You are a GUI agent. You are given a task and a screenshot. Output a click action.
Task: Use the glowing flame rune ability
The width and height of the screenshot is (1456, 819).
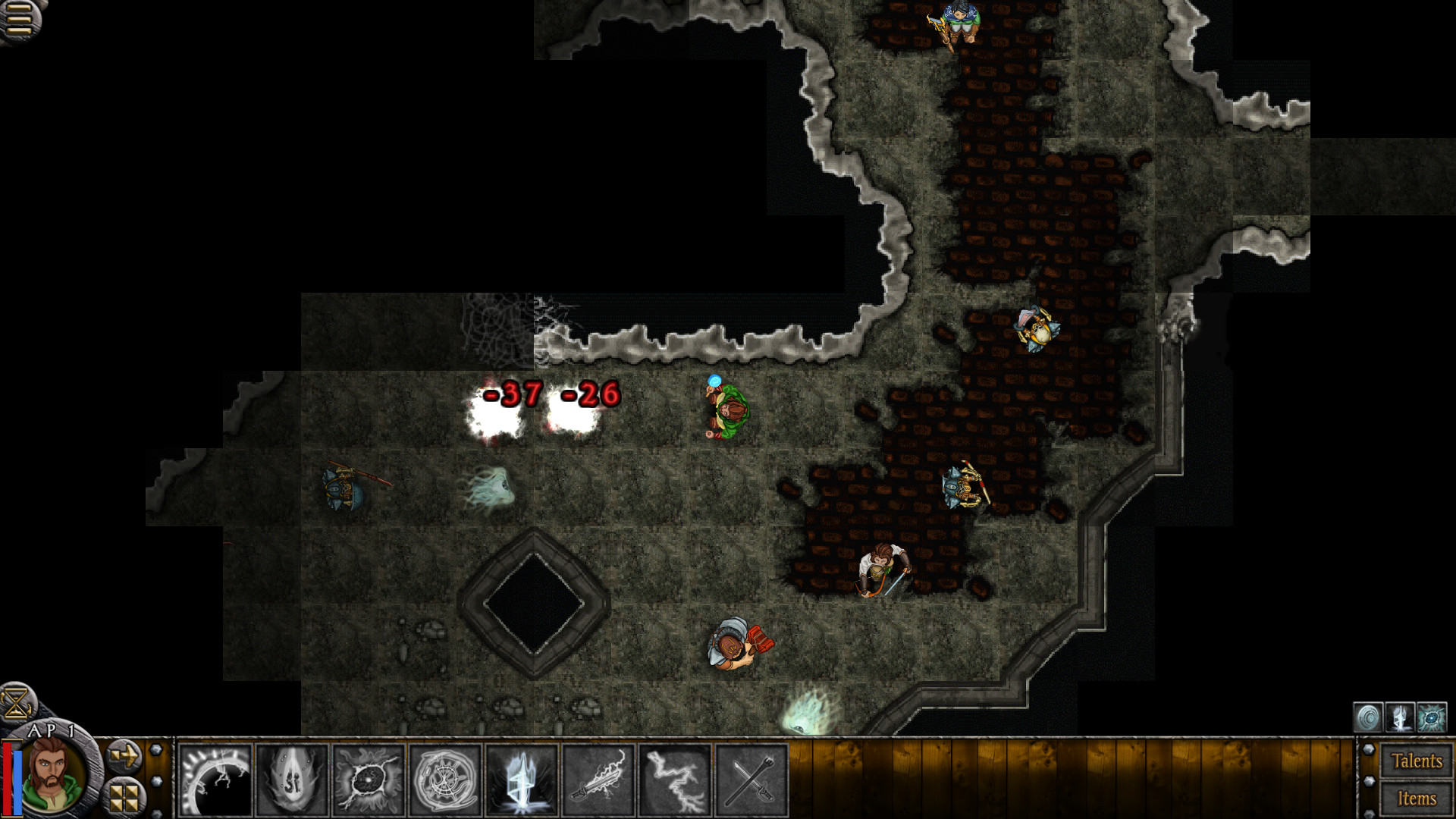(x=292, y=780)
